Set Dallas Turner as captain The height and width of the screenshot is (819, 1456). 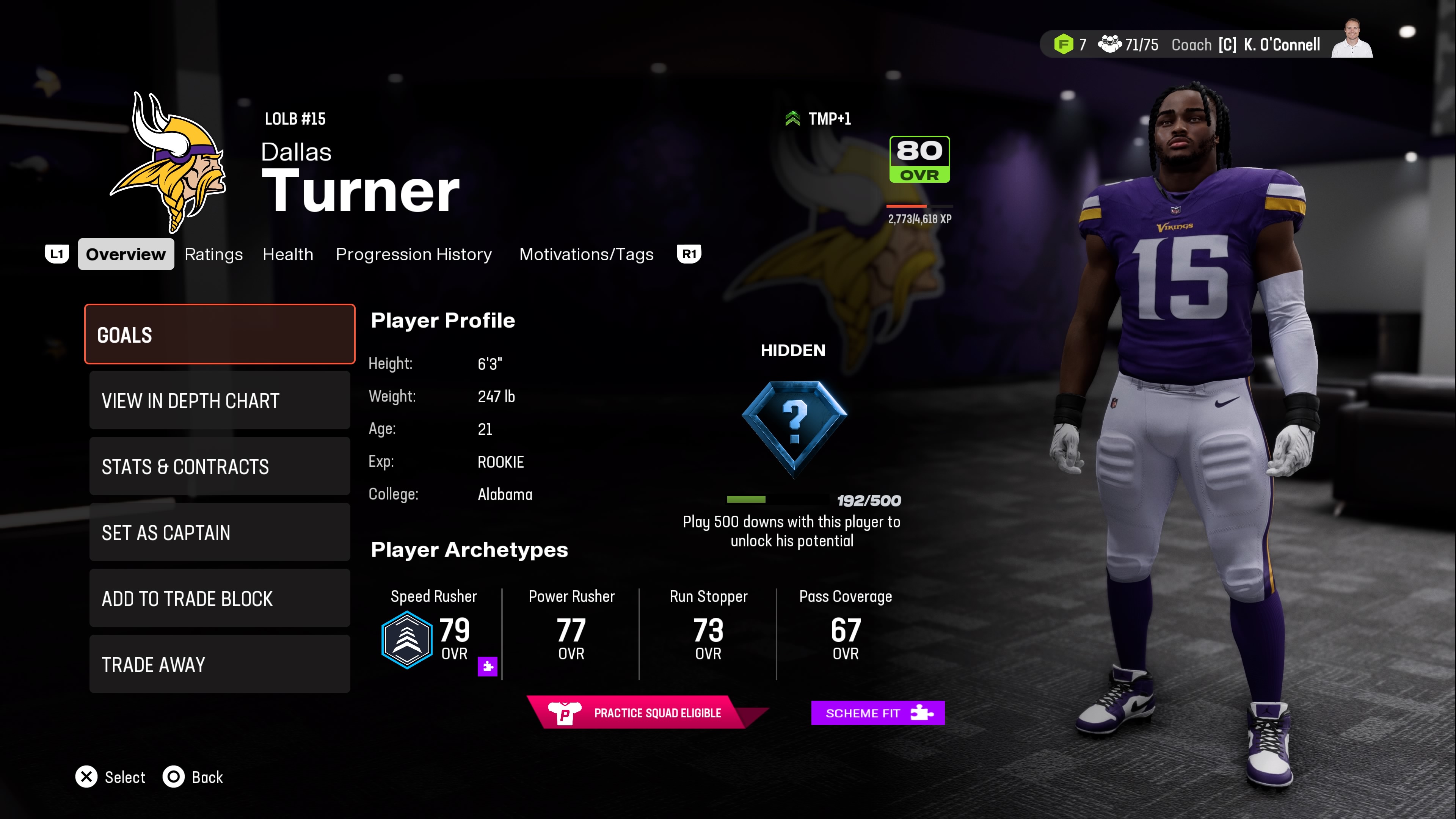point(219,532)
